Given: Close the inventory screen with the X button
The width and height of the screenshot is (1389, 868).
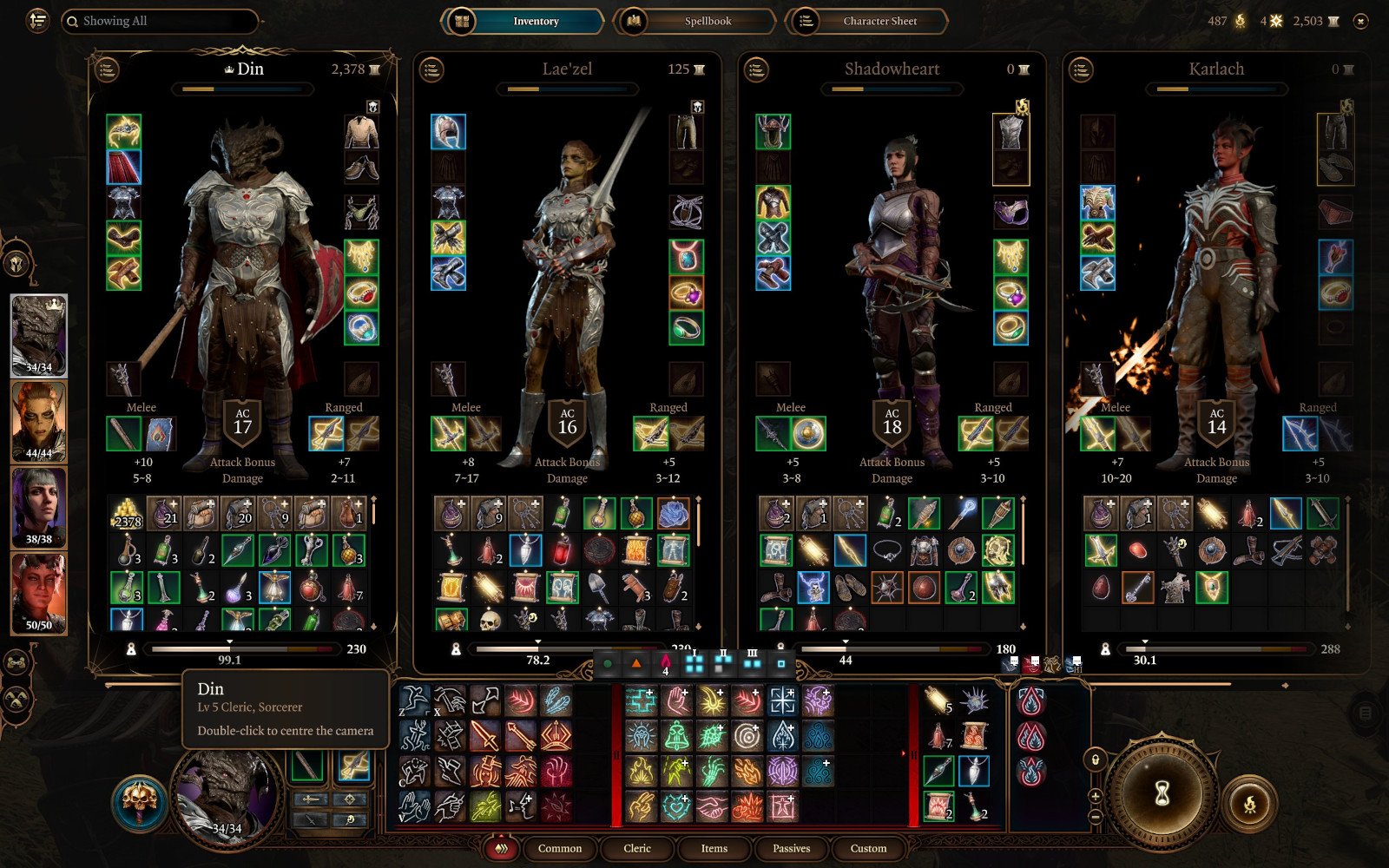Looking at the screenshot, I should (x=1360, y=21).
